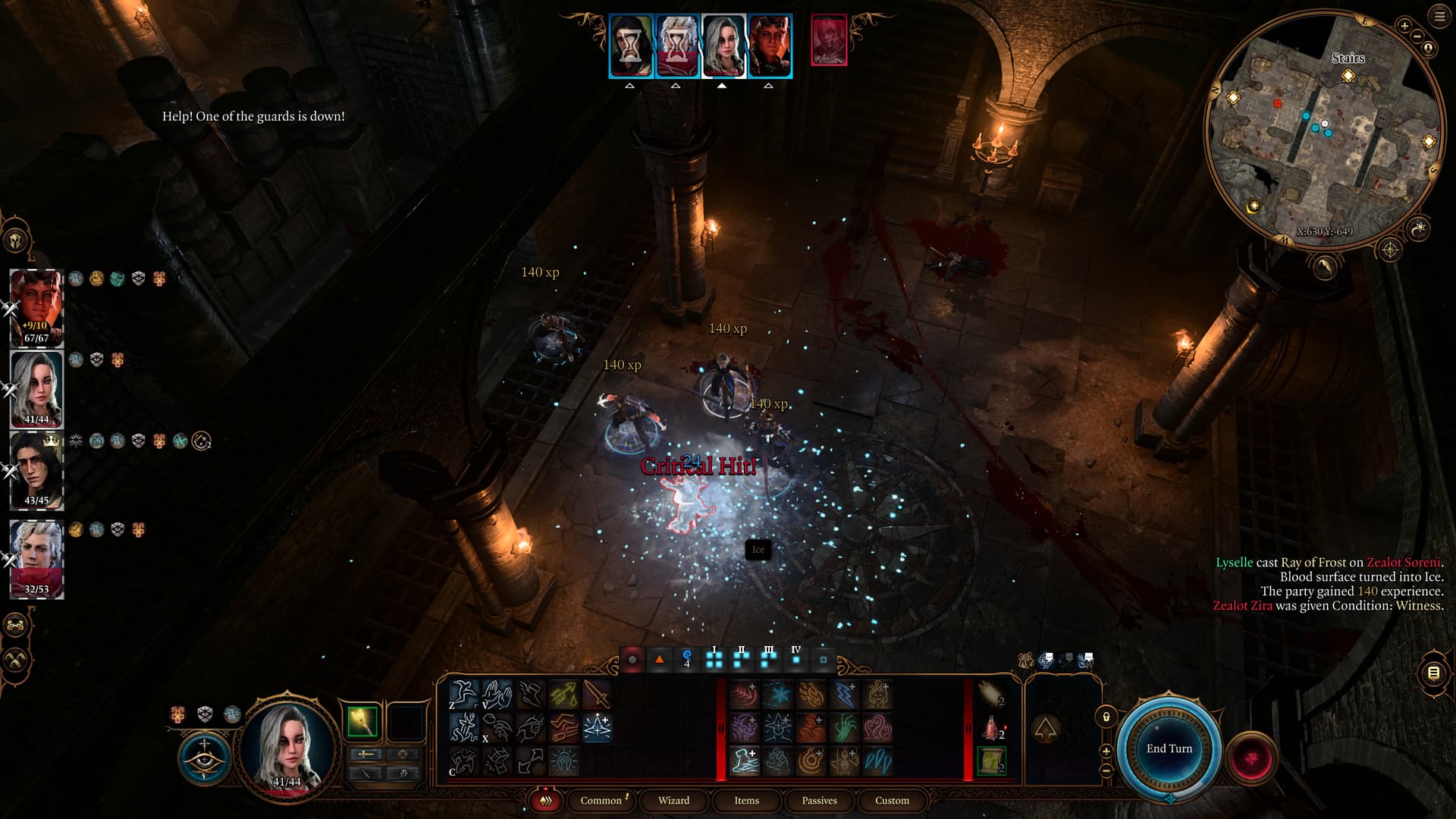Open the combat log button

tap(1433, 673)
